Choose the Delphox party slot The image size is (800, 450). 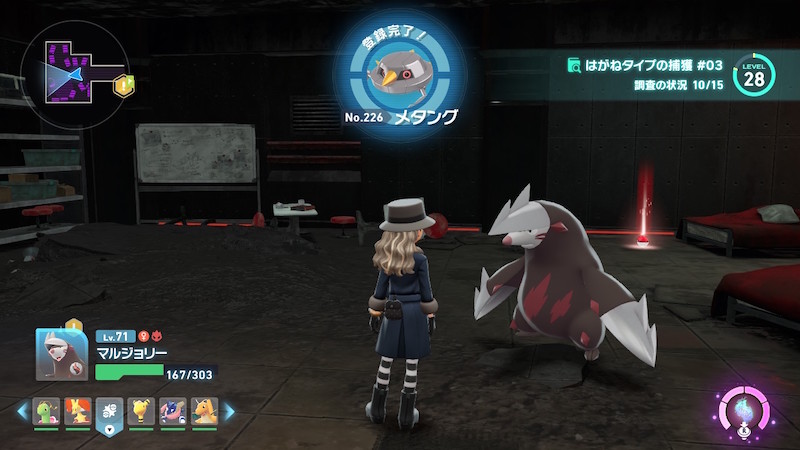click(78, 411)
